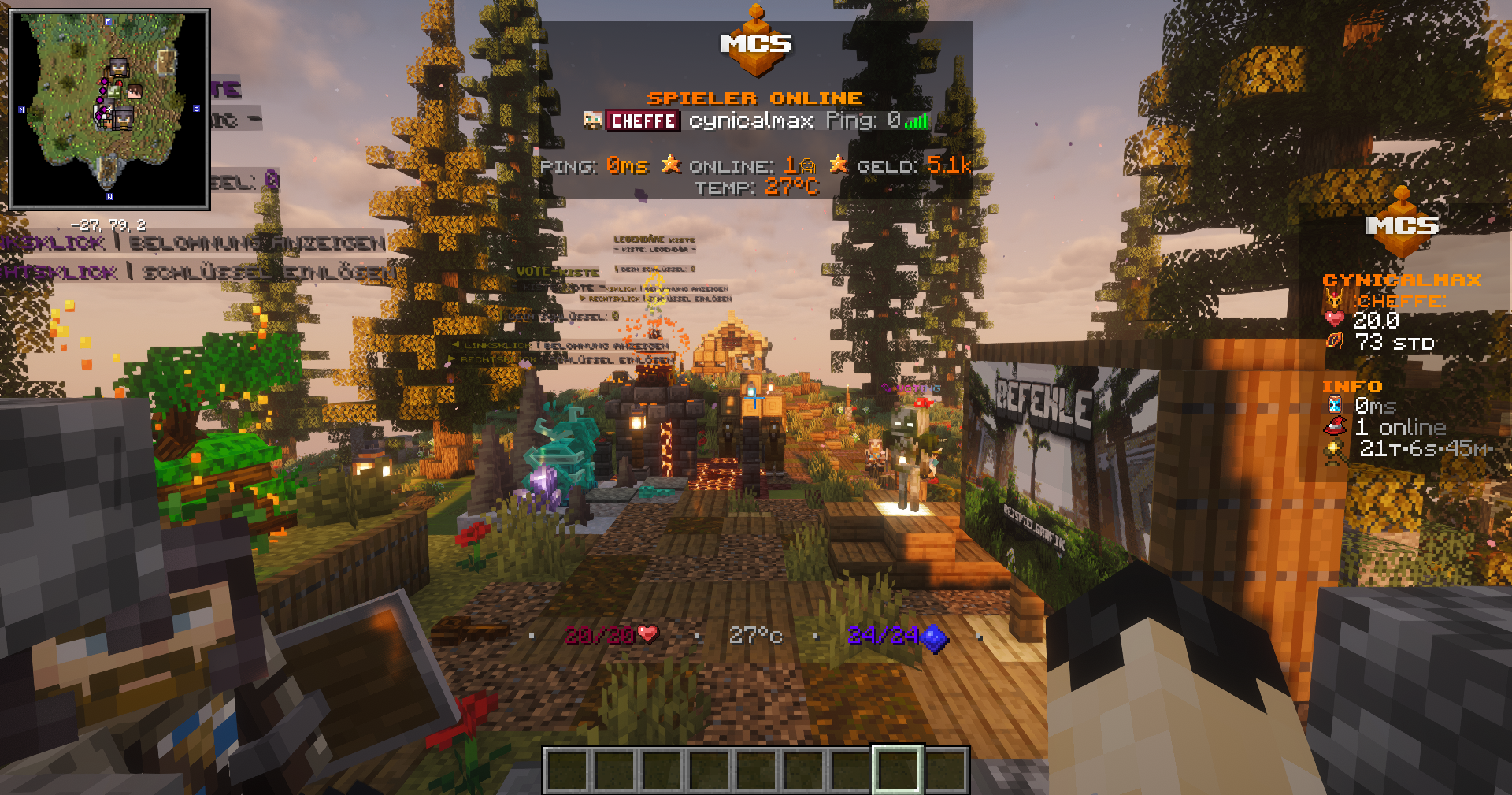This screenshot has width=1512, height=795.
Task: Click the golden pouch icon next to 73 STD
Action: 1334,341
